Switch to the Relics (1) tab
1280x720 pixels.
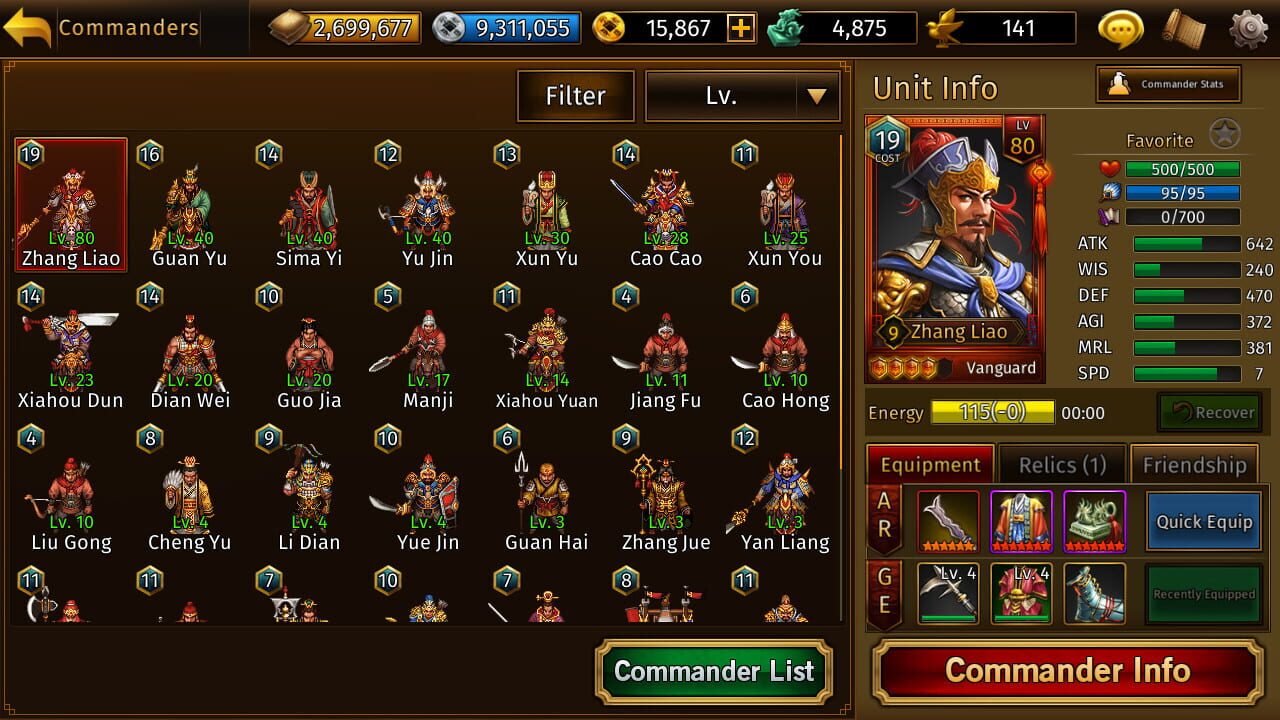[x=1062, y=464]
